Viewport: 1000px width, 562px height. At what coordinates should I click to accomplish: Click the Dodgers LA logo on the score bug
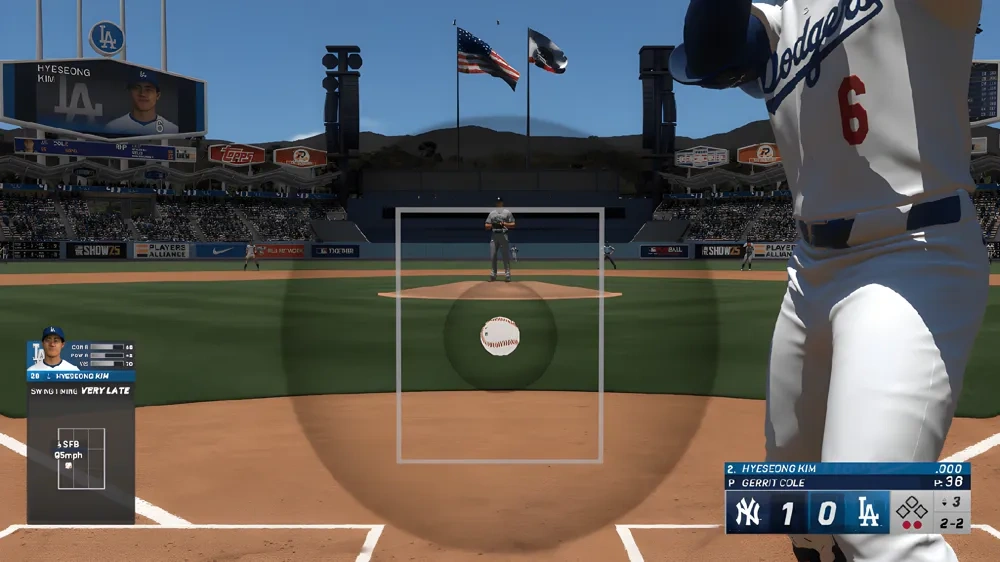pyautogui.click(x=867, y=512)
